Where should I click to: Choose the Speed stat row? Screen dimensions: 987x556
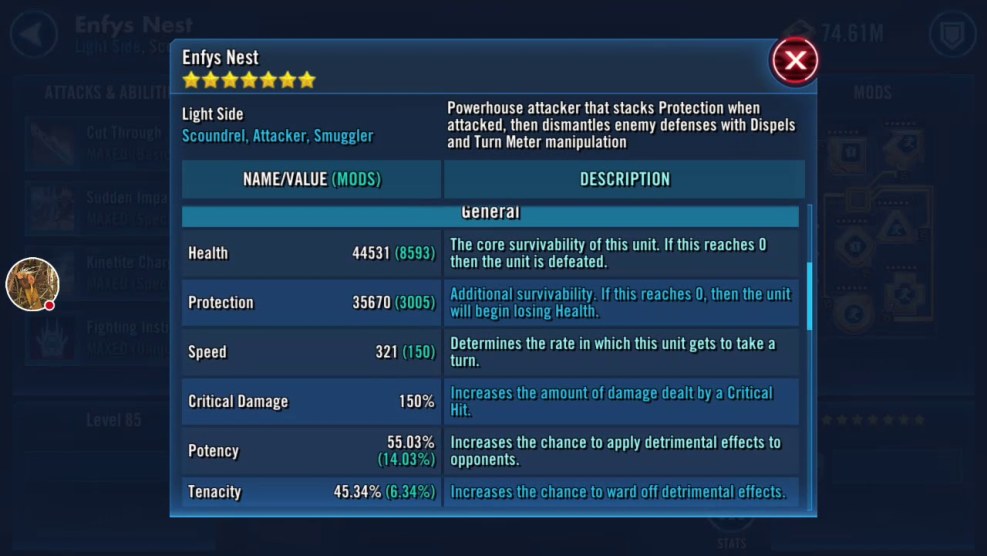(x=311, y=352)
